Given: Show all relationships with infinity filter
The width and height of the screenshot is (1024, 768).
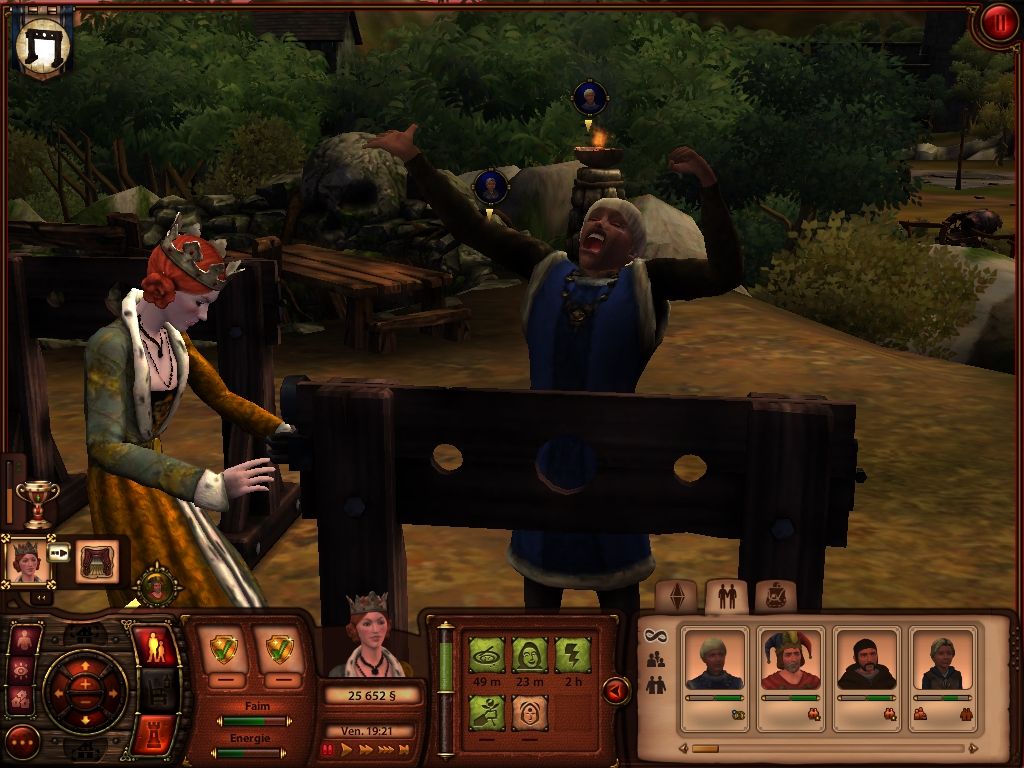Looking at the screenshot, I should point(656,635).
